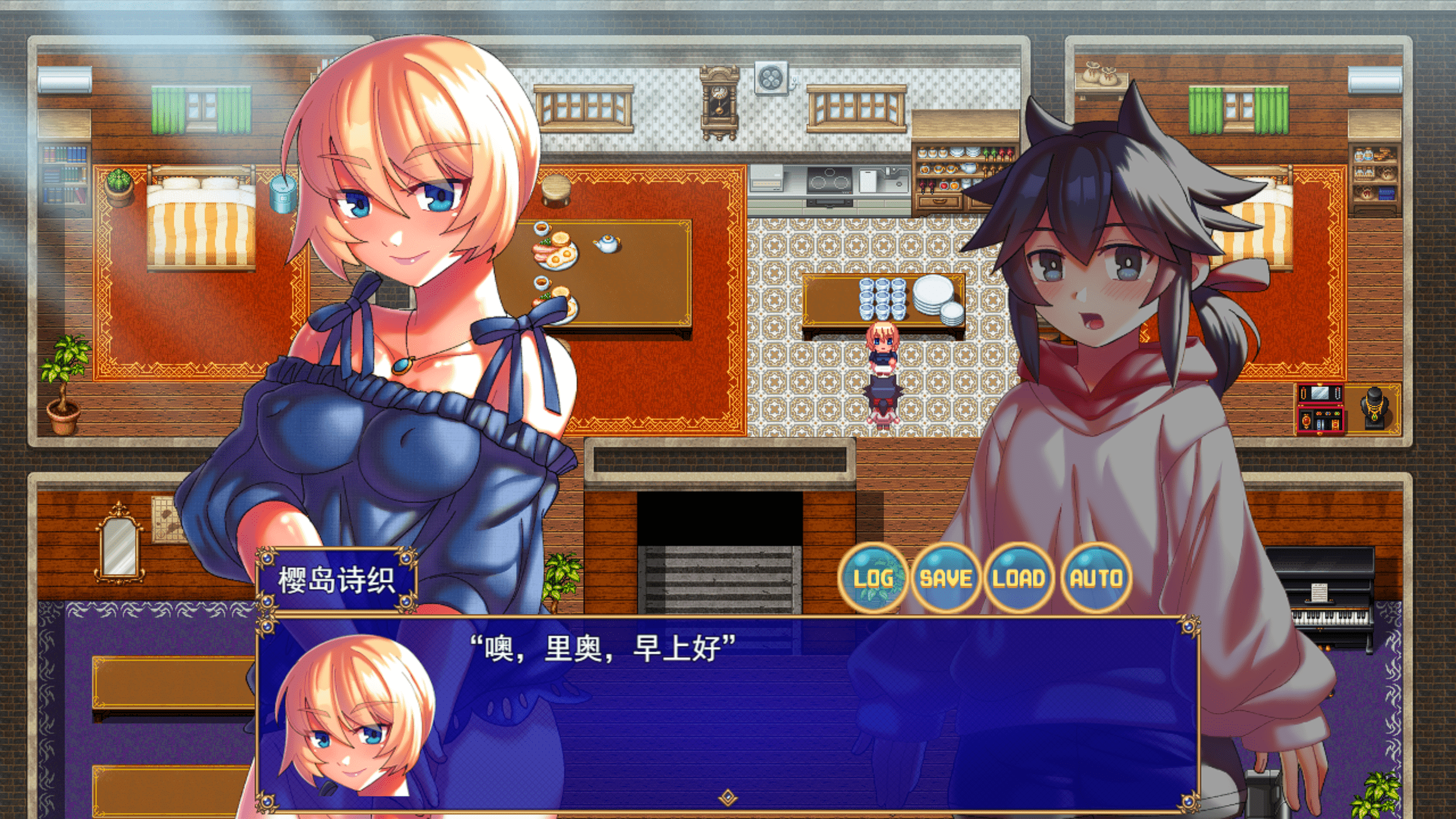The width and height of the screenshot is (1456, 819).
Task: Open the LOAD game button
Action: click(x=1019, y=578)
